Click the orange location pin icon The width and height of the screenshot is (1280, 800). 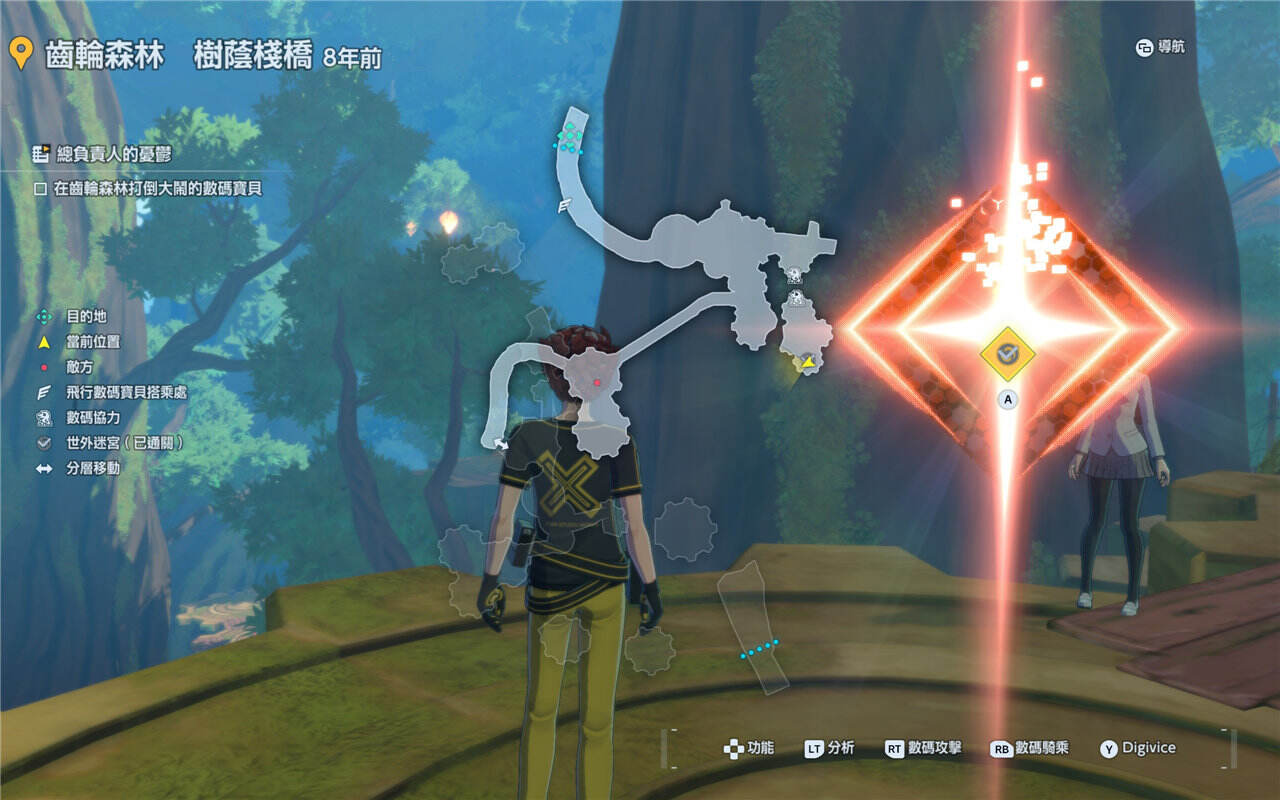21,54
